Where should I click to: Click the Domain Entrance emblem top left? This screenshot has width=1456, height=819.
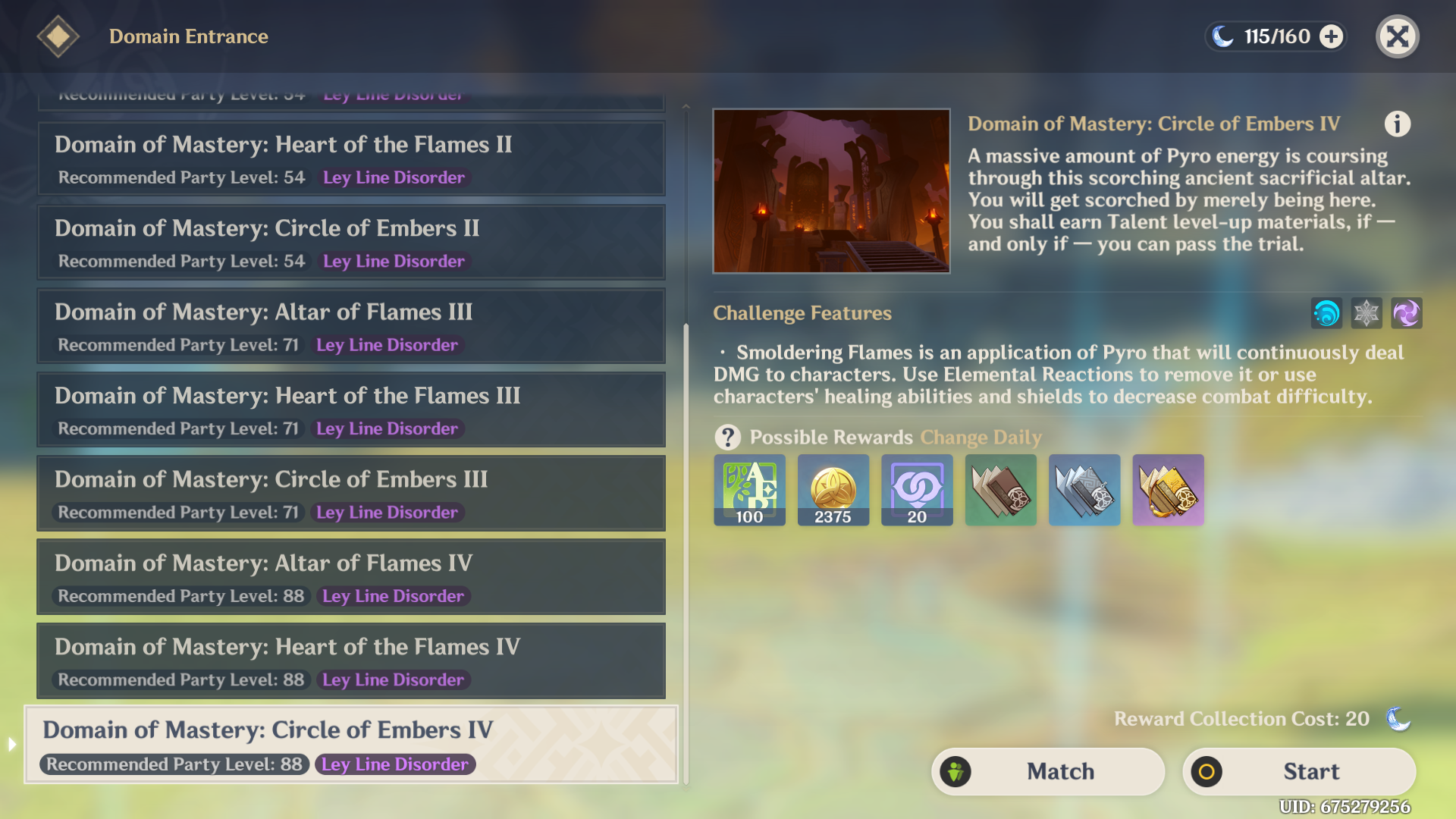[58, 36]
